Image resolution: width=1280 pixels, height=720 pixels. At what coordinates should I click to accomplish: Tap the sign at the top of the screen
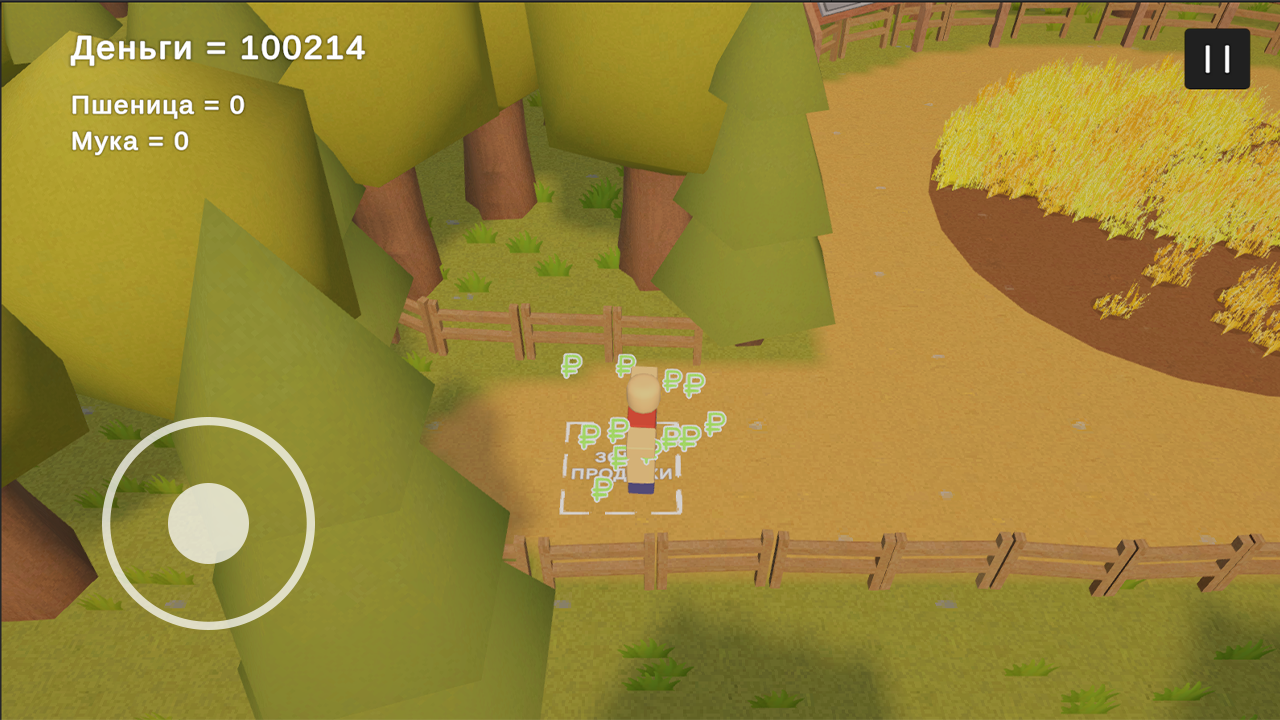[845, 10]
